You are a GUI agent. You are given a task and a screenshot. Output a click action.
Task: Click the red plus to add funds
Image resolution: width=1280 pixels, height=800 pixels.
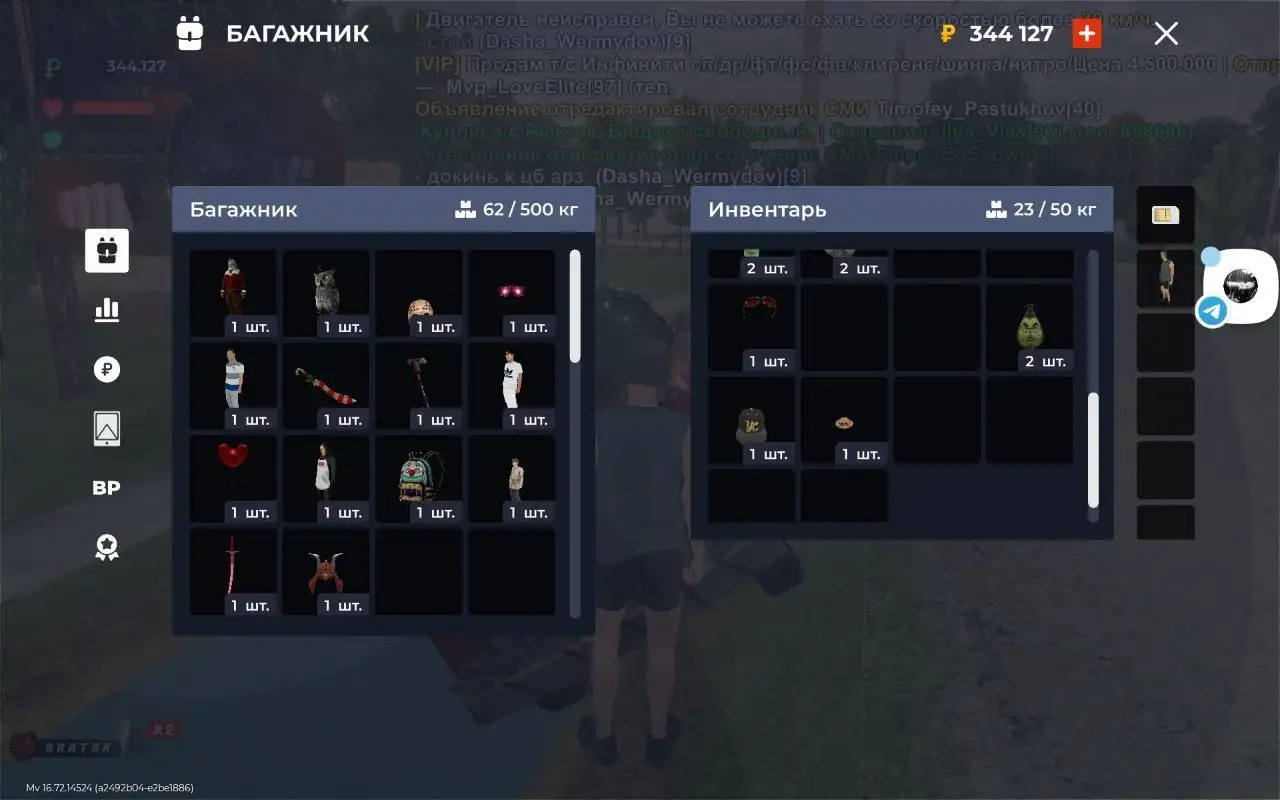click(1086, 34)
